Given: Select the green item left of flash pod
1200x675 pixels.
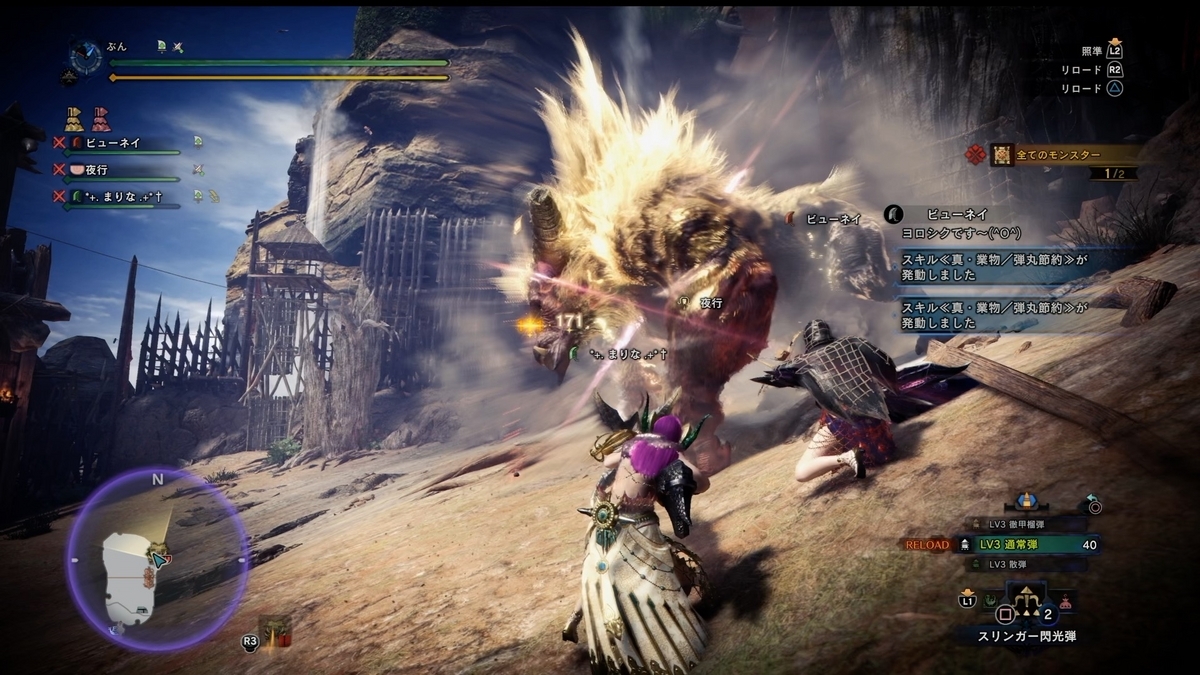Looking at the screenshot, I should [x=988, y=602].
